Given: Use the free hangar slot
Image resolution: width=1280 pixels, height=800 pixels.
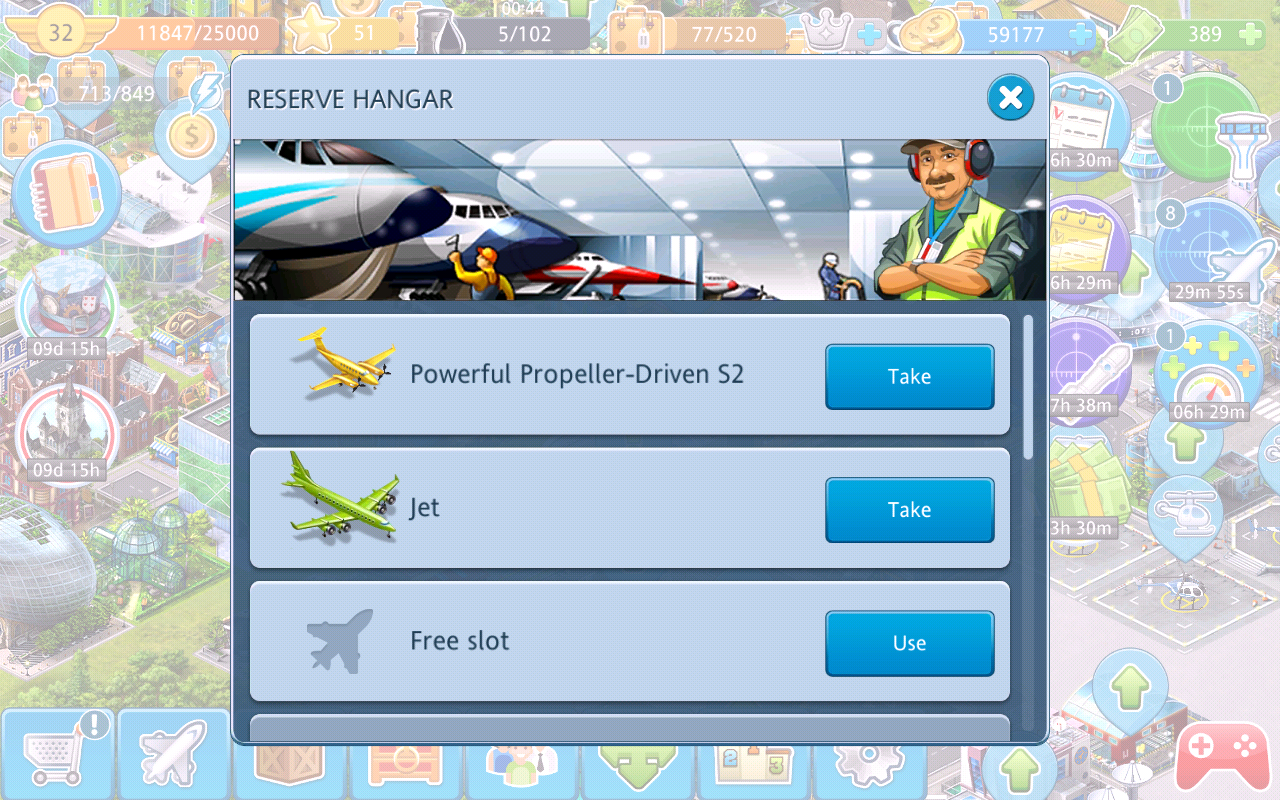Looking at the screenshot, I should point(909,643).
